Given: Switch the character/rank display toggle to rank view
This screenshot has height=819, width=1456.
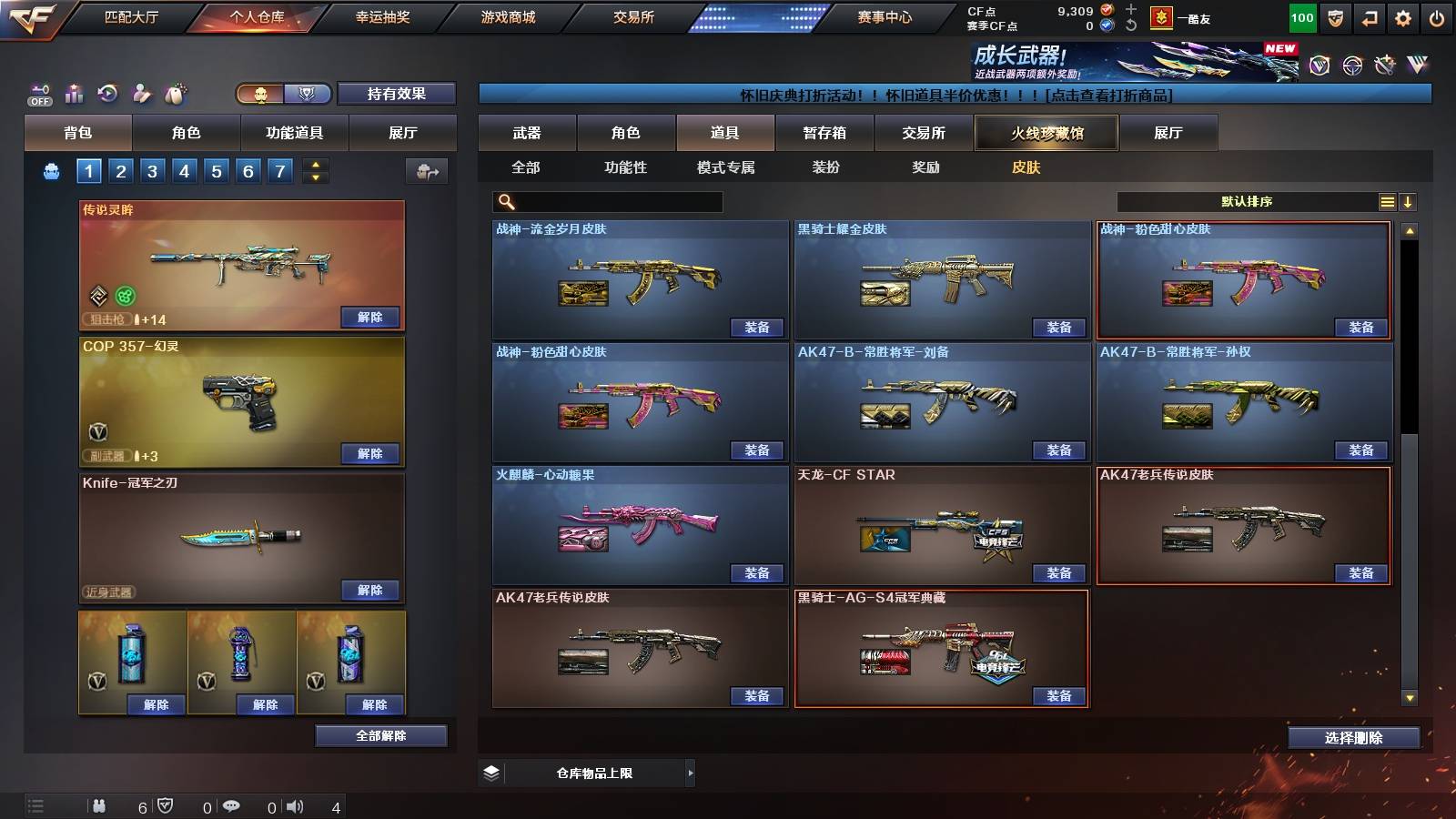Looking at the screenshot, I should [x=308, y=94].
